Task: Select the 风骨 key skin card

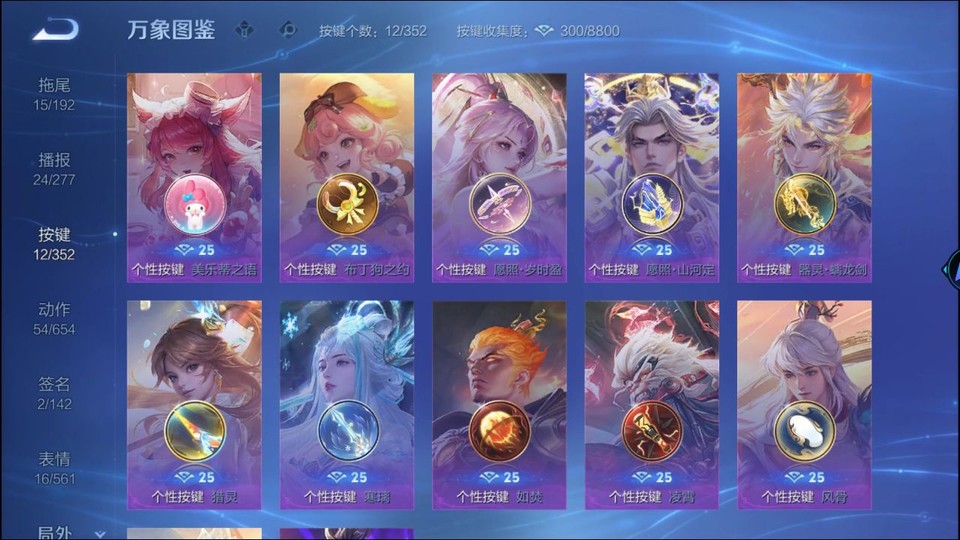Action: coord(804,405)
